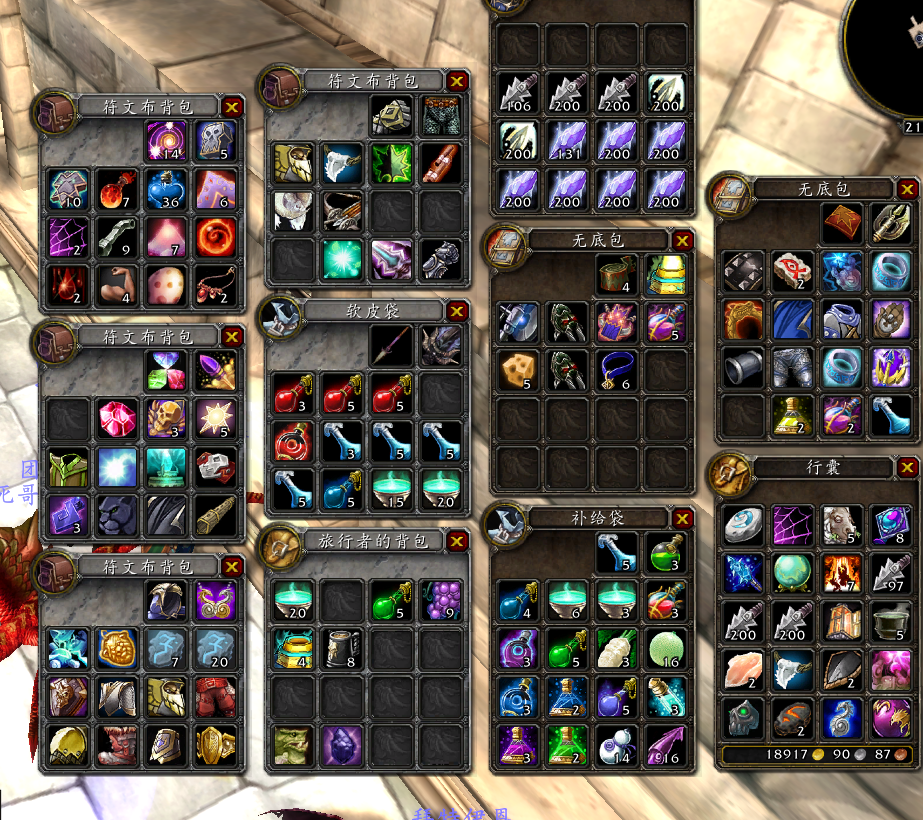Close the 旅行者的背包 bag window
923x820 pixels.
click(x=457, y=542)
